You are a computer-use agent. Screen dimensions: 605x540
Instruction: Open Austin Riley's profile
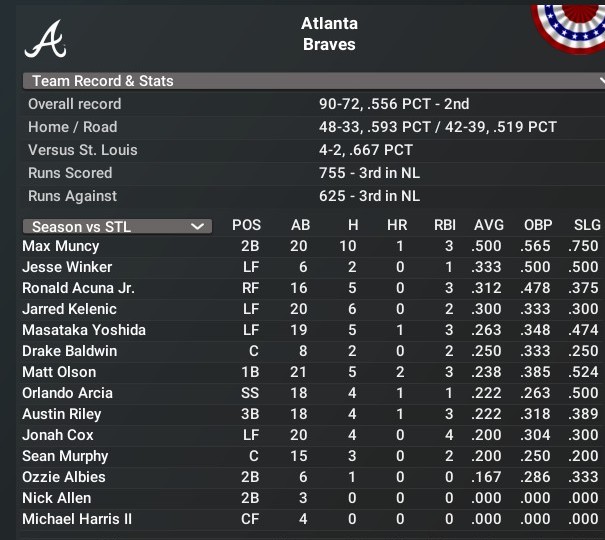coord(62,414)
